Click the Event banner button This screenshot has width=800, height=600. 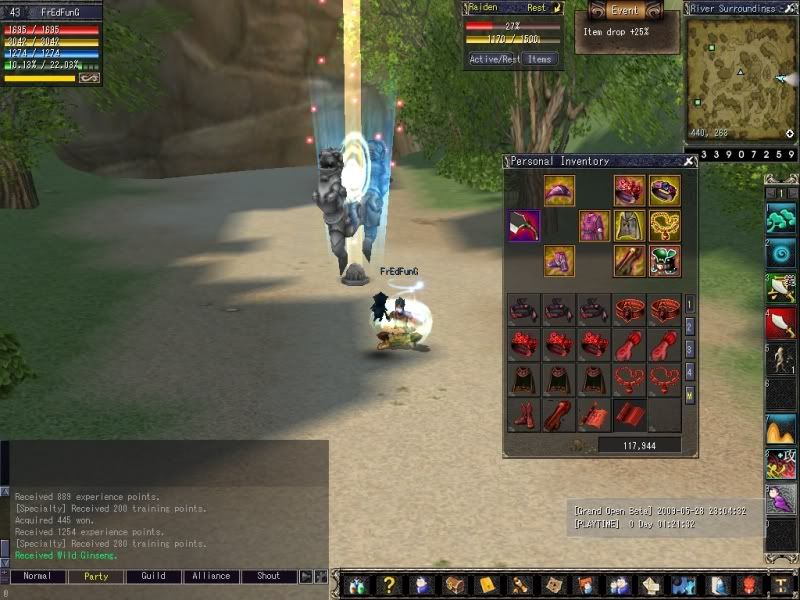[625, 10]
